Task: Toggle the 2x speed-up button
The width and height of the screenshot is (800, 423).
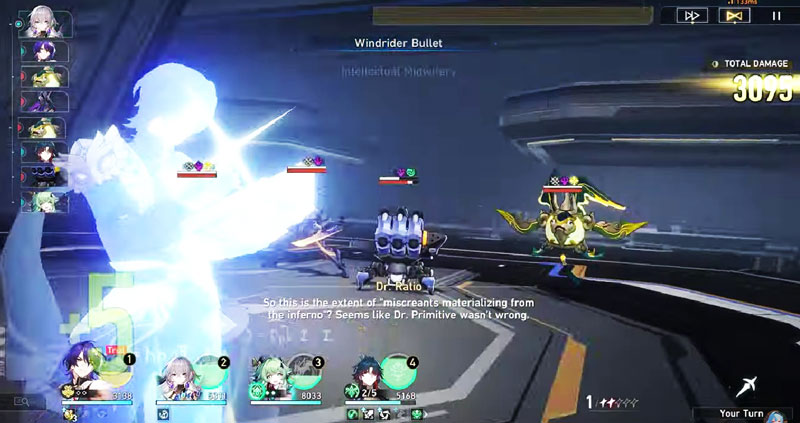Action: pyautogui.click(x=690, y=15)
